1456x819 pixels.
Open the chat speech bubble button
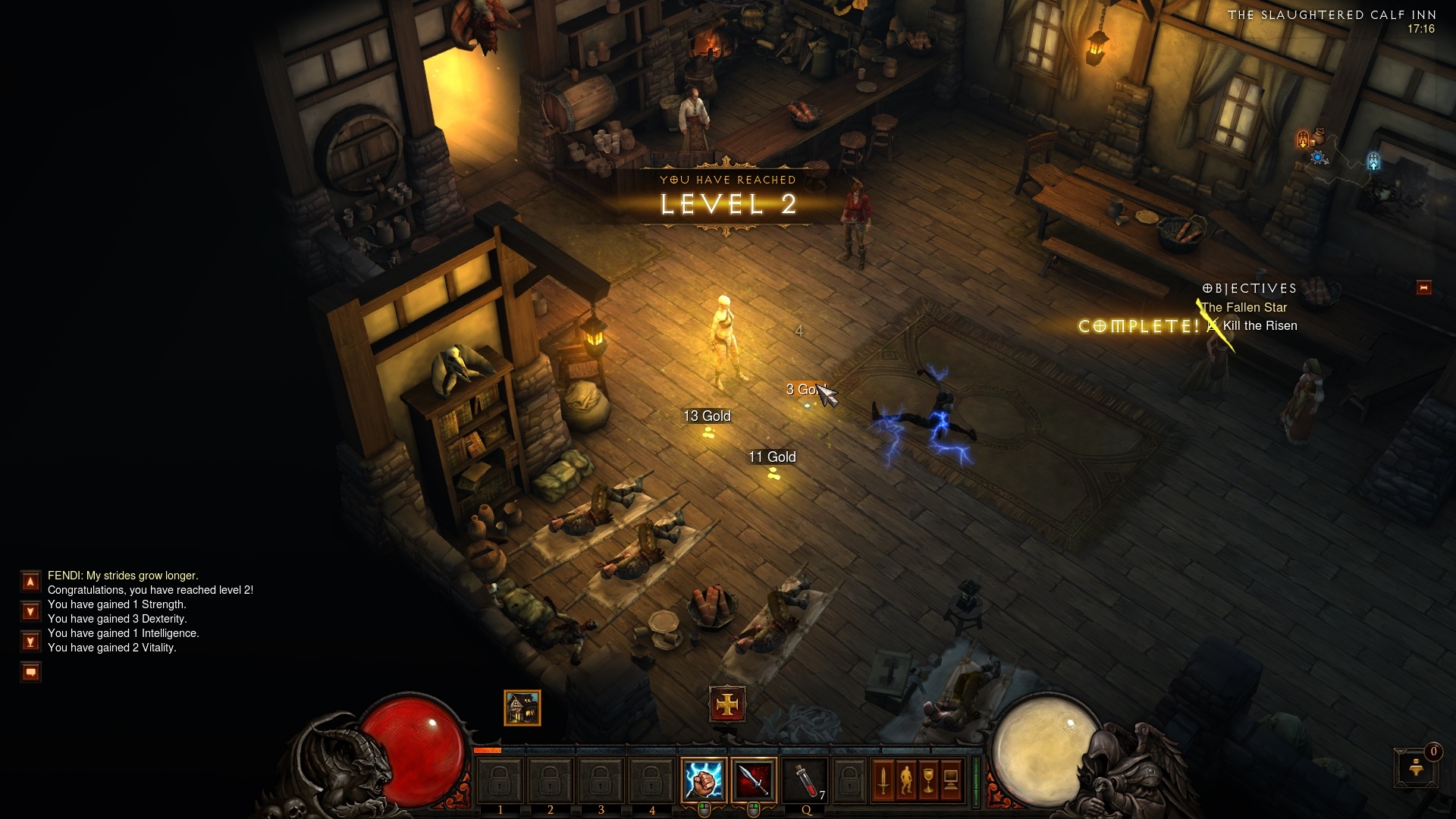[x=30, y=672]
